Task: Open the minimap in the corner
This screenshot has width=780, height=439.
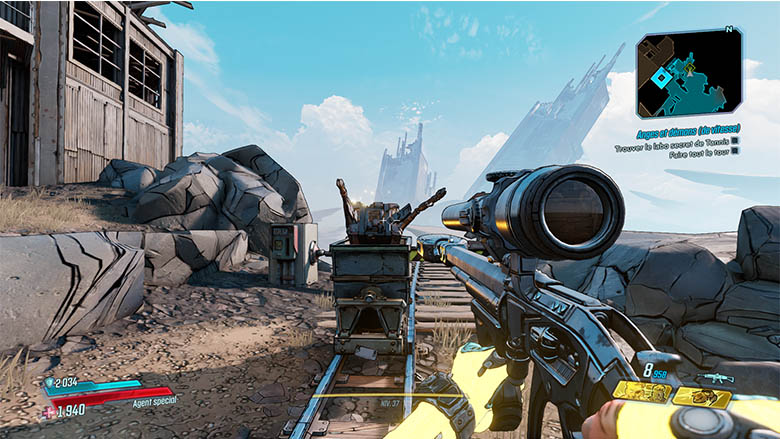Action: (689, 73)
